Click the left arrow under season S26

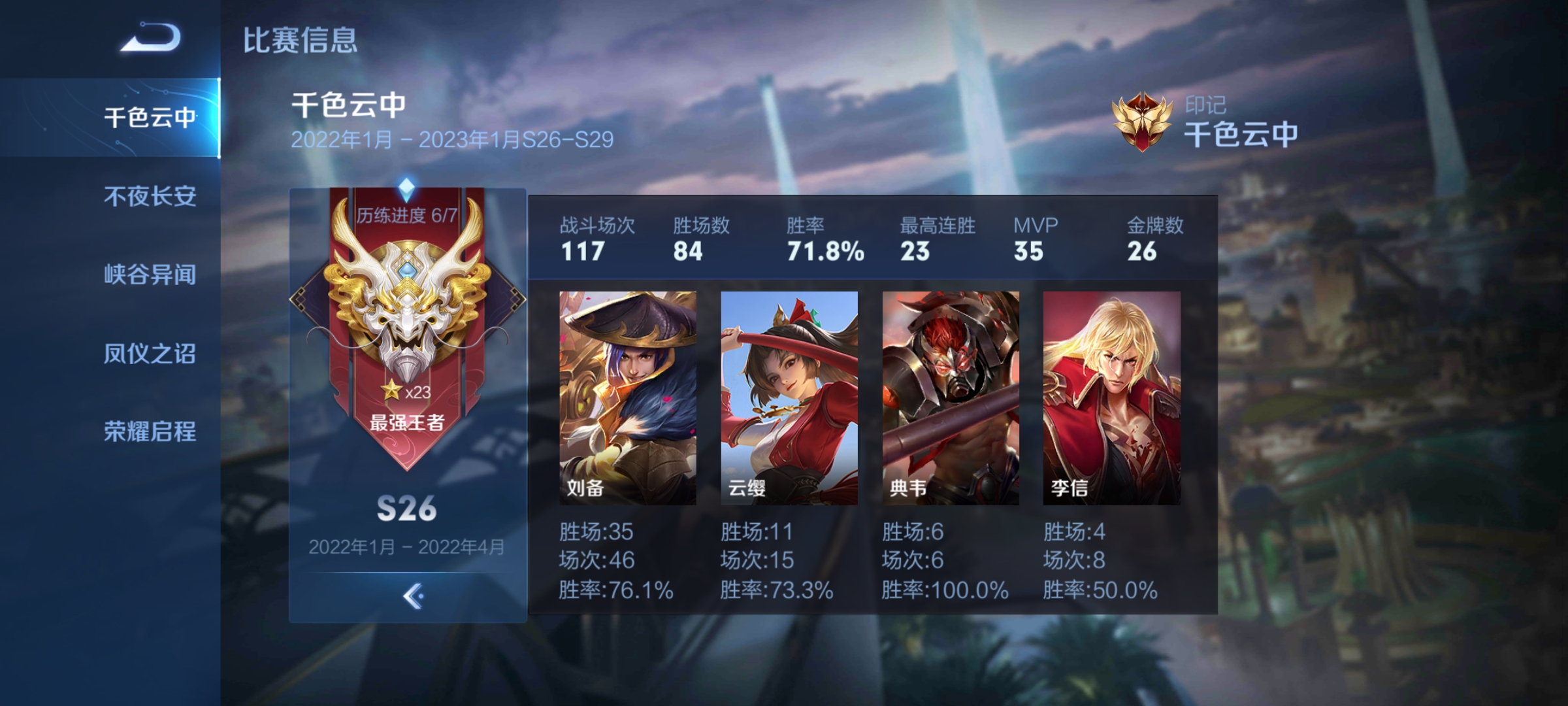point(412,596)
